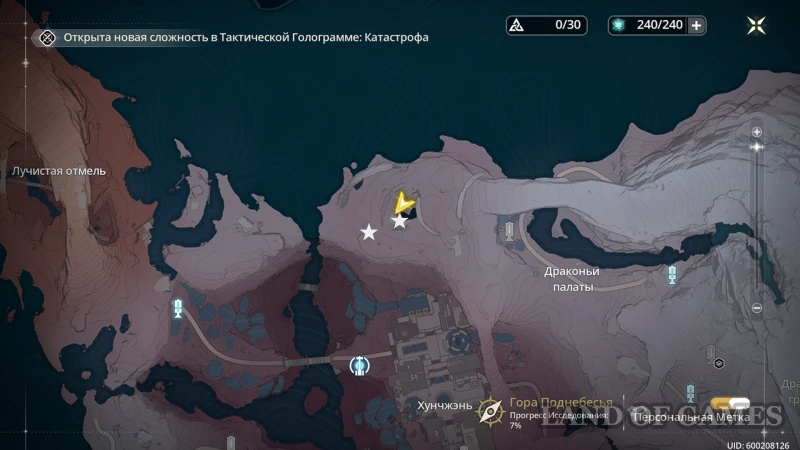This screenshot has width=800, height=450.
Task: Zoom out the map with the minus button
Action: (757, 308)
